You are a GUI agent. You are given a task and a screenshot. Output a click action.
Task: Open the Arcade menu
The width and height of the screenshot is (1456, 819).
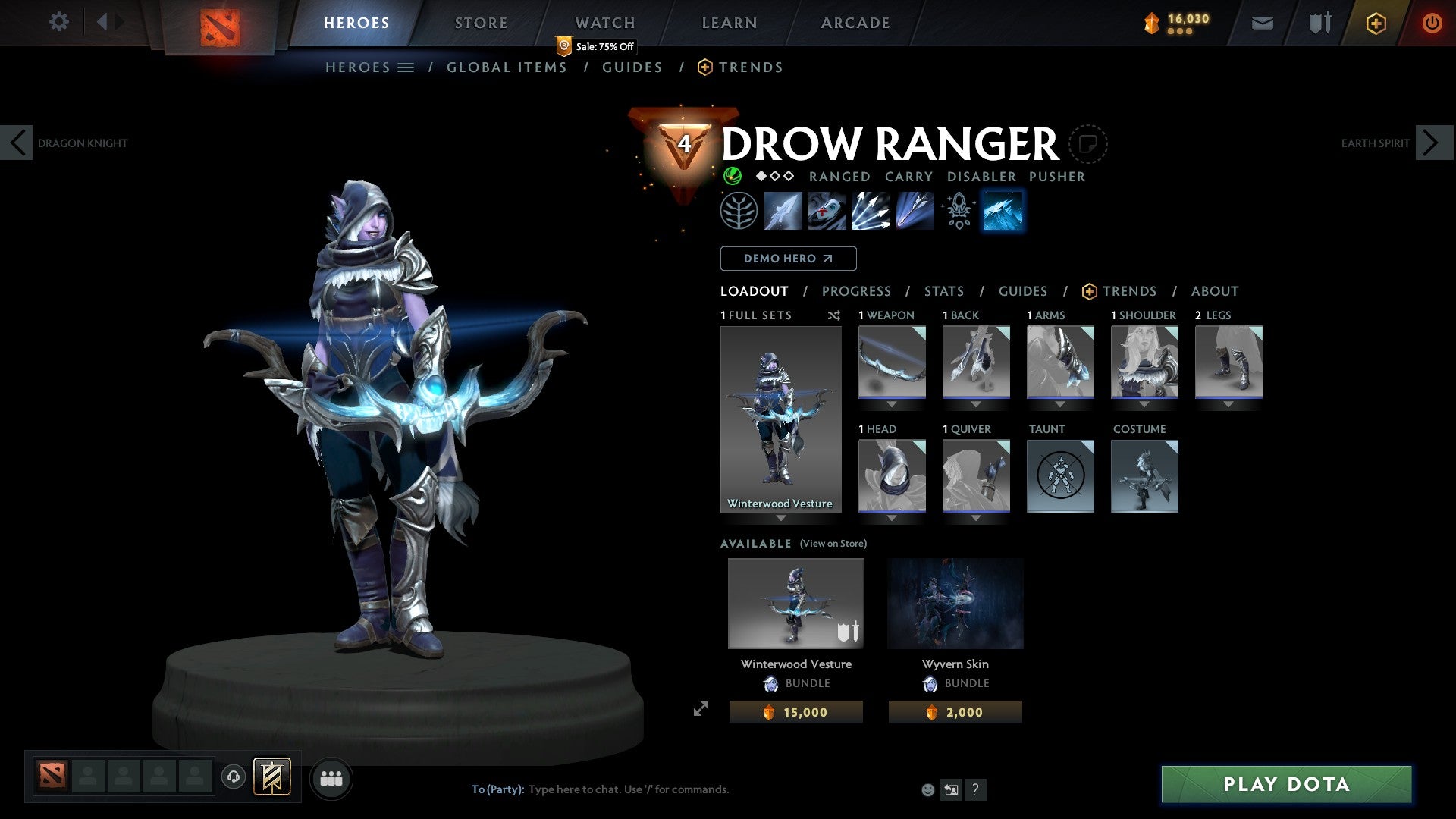(x=855, y=23)
